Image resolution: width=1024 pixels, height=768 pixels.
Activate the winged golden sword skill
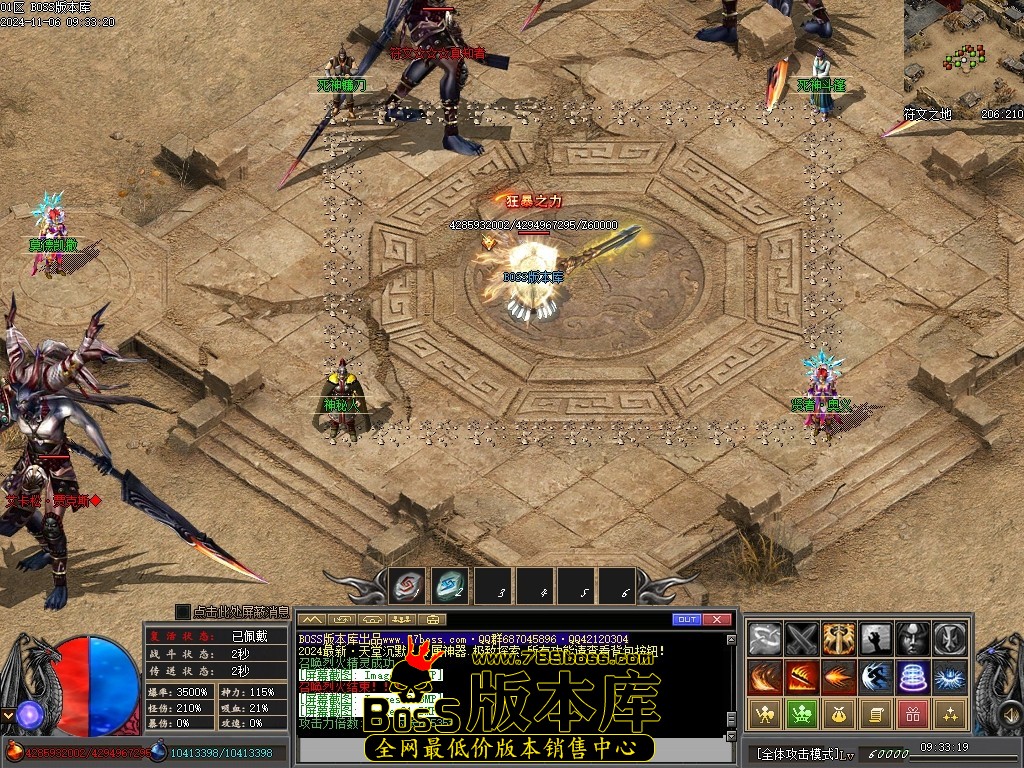pos(839,639)
